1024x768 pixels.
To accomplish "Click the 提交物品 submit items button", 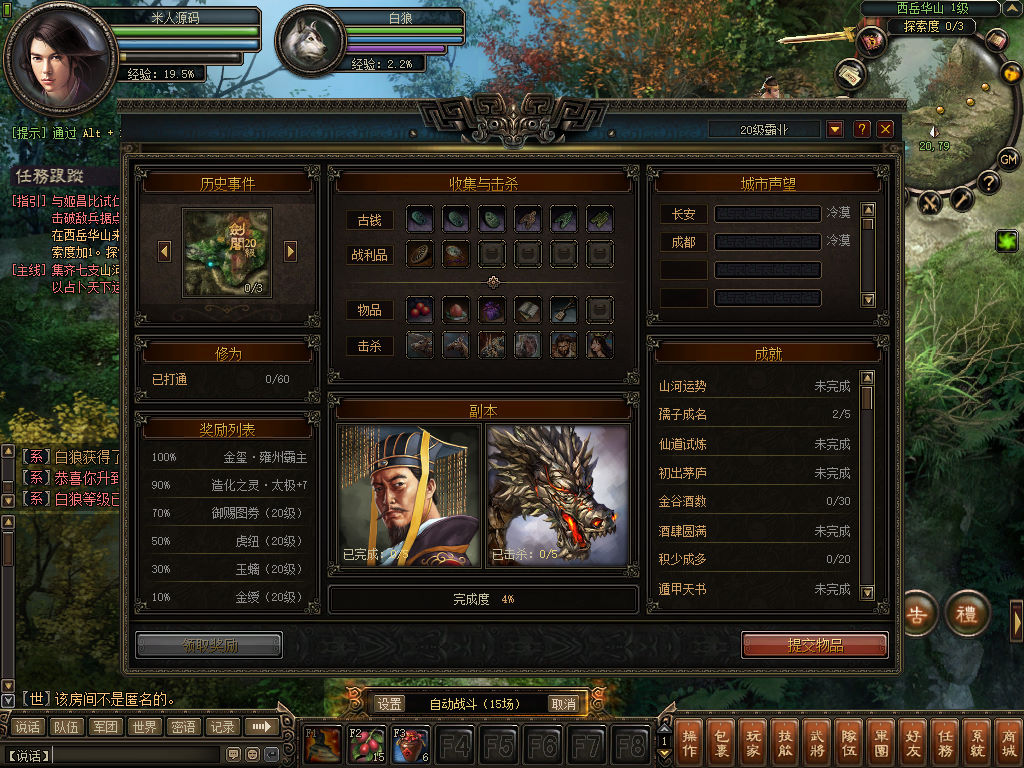I will click(815, 645).
